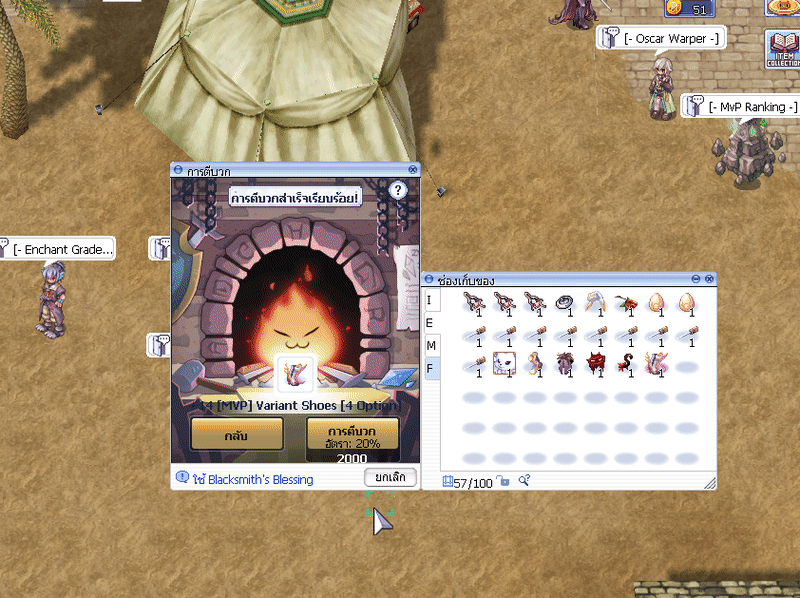
Task: Select the winged Variant Shoes in inventory
Action: [656, 363]
